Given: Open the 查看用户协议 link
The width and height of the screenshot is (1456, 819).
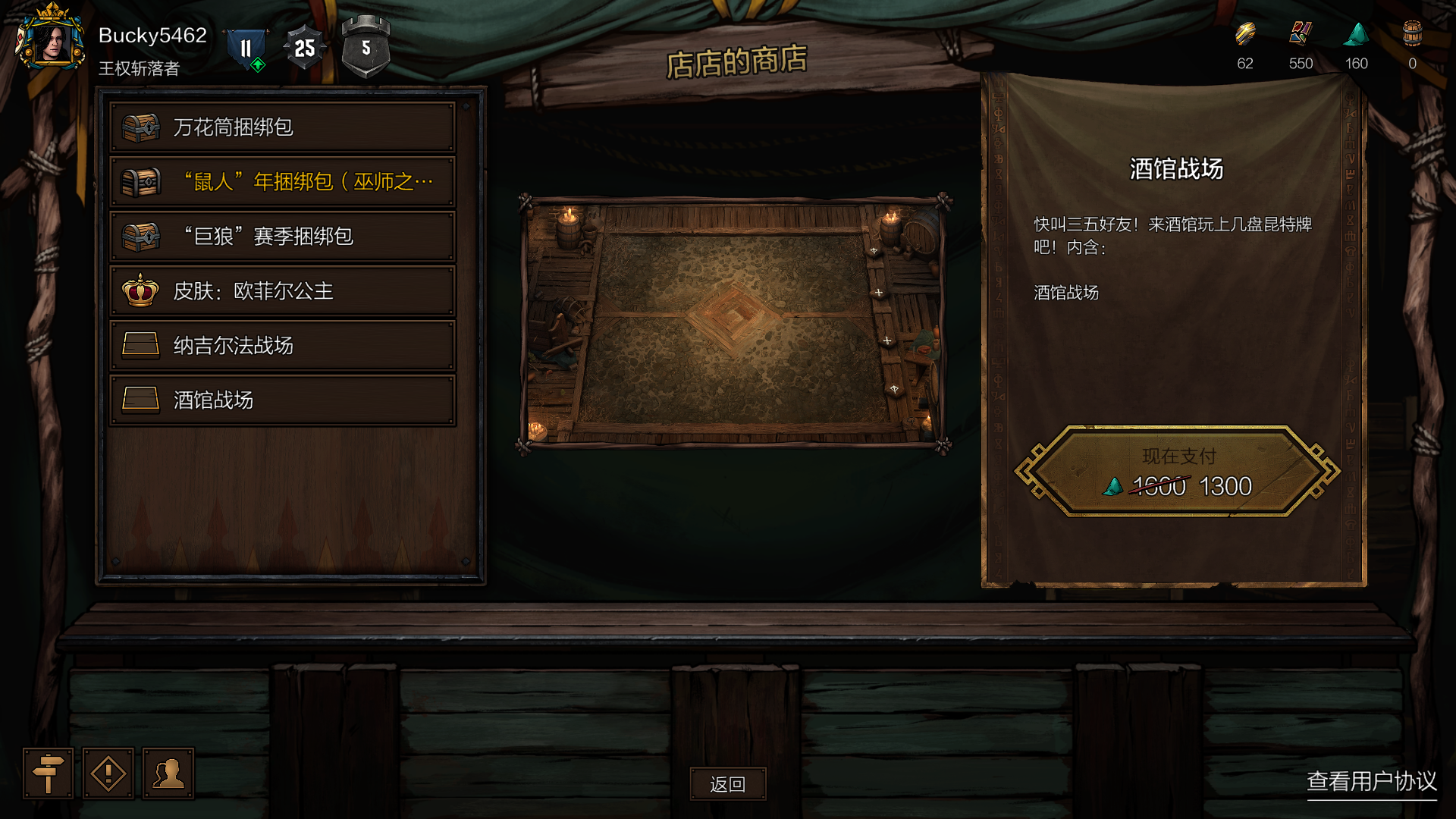Looking at the screenshot, I should (x=1371, y=781).
